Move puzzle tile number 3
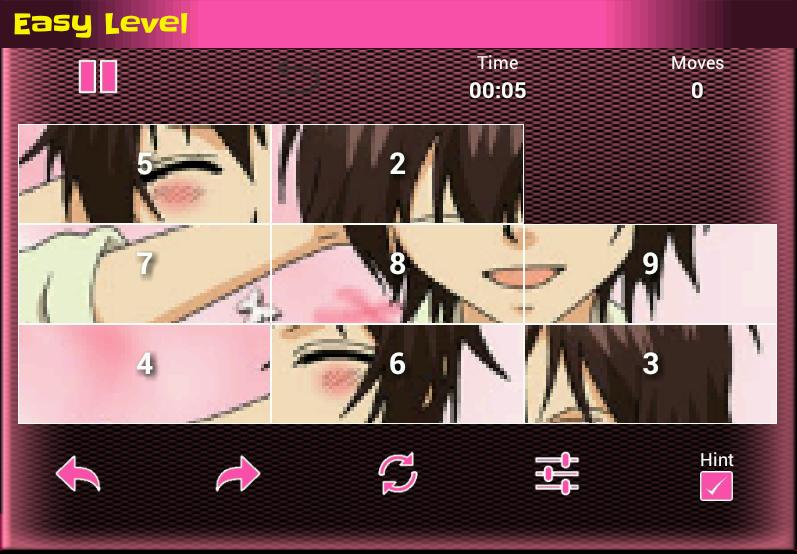 coord(651,373)
